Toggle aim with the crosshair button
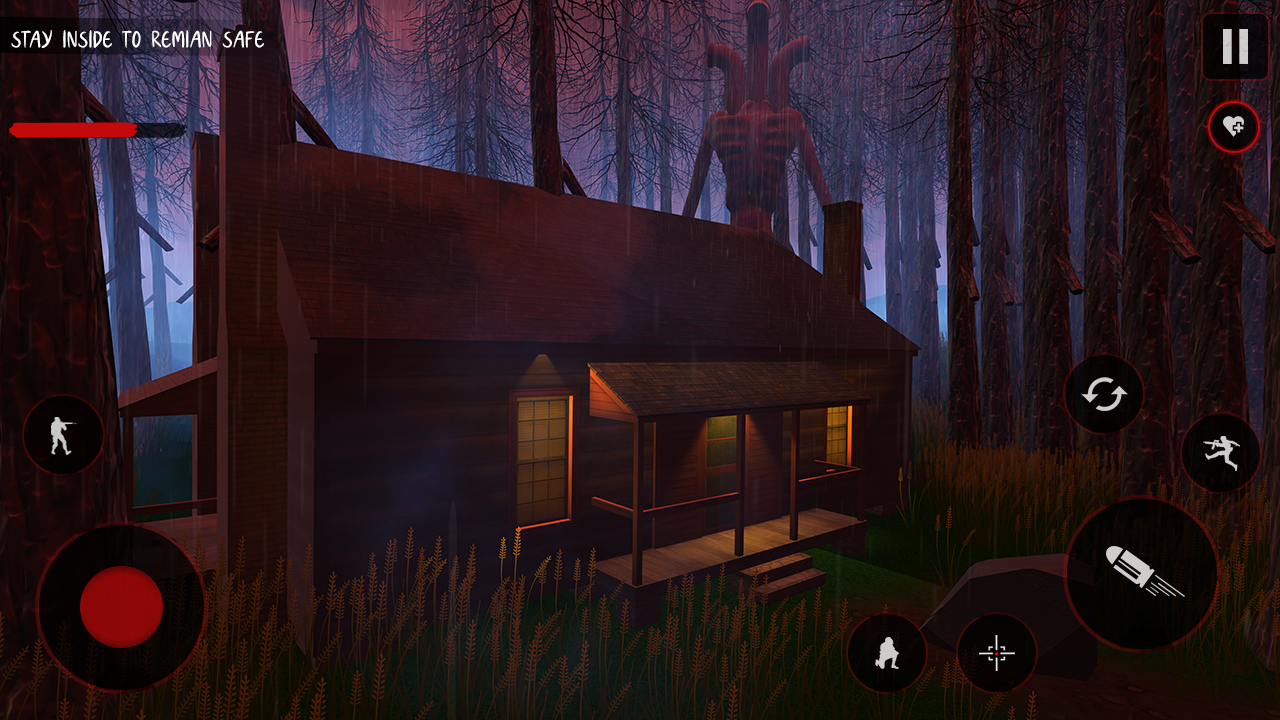 tap(996, 653)
